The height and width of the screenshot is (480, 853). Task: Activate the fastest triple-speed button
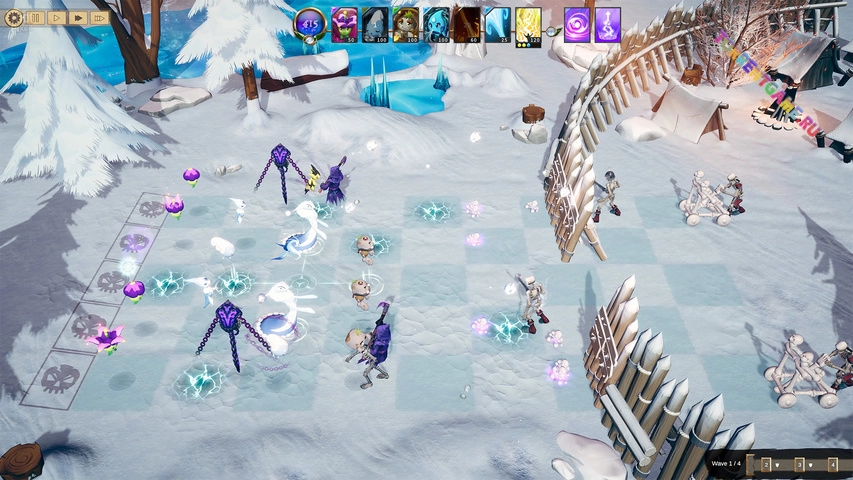(99, 18)
